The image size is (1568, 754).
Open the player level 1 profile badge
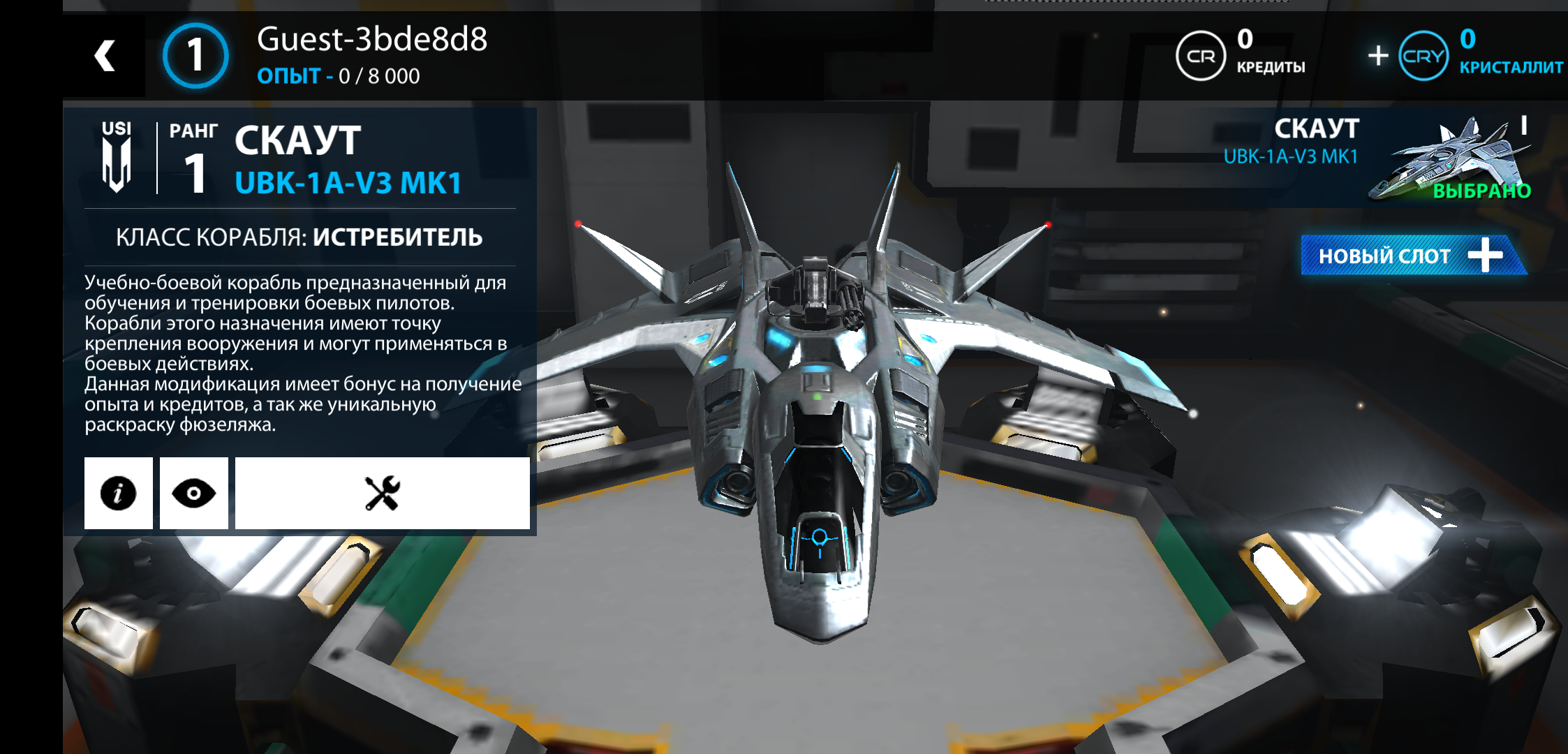[x=195, y=56]
